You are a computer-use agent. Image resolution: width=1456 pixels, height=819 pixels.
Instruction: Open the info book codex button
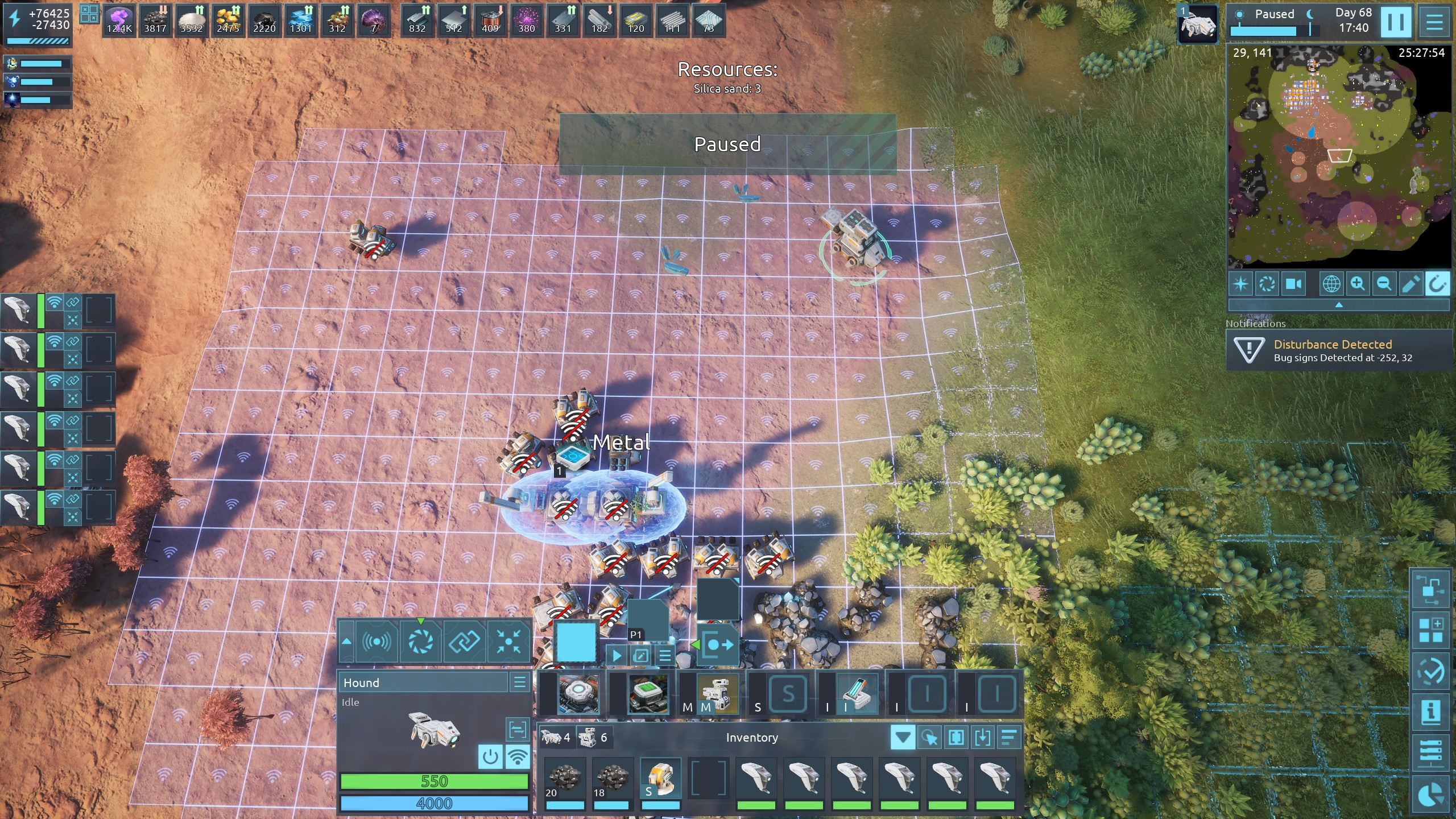coord(1430,712)
